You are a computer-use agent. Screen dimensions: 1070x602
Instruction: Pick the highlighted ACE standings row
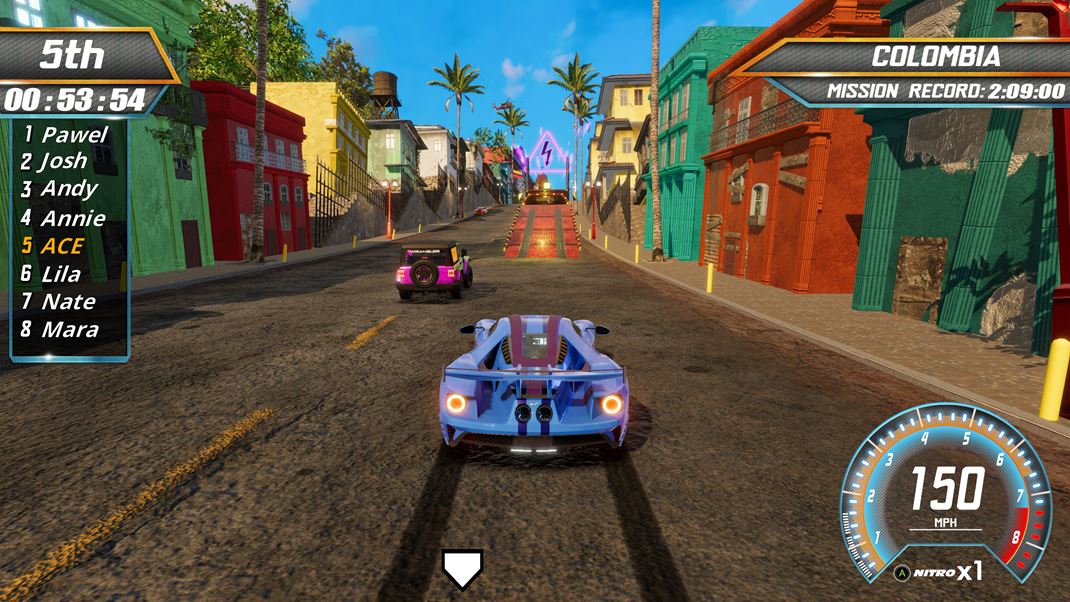[x=54, y=245]
